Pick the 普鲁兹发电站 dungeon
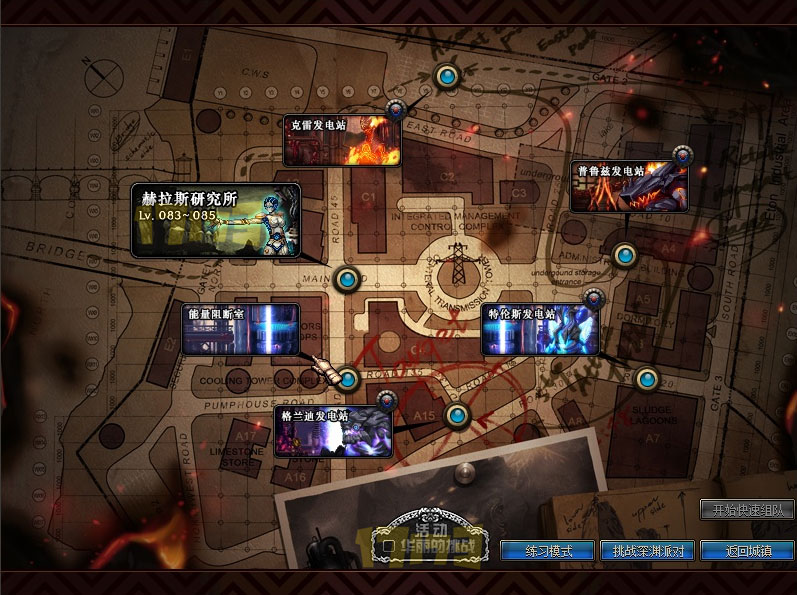This screenshot has height=595, width=797. pyautogui.click(x=629, y=187)
